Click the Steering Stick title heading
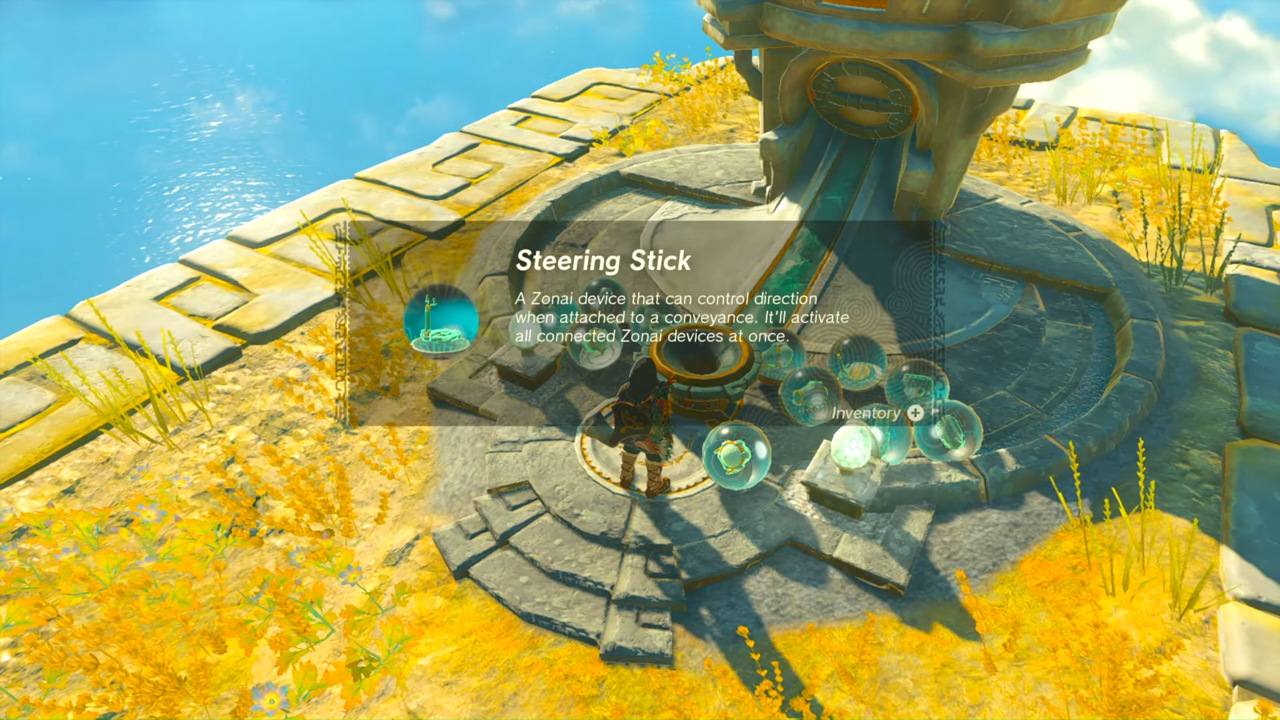Image resolution: width=1280 pixels, height=720 pixels. click(x=602, y=261)
